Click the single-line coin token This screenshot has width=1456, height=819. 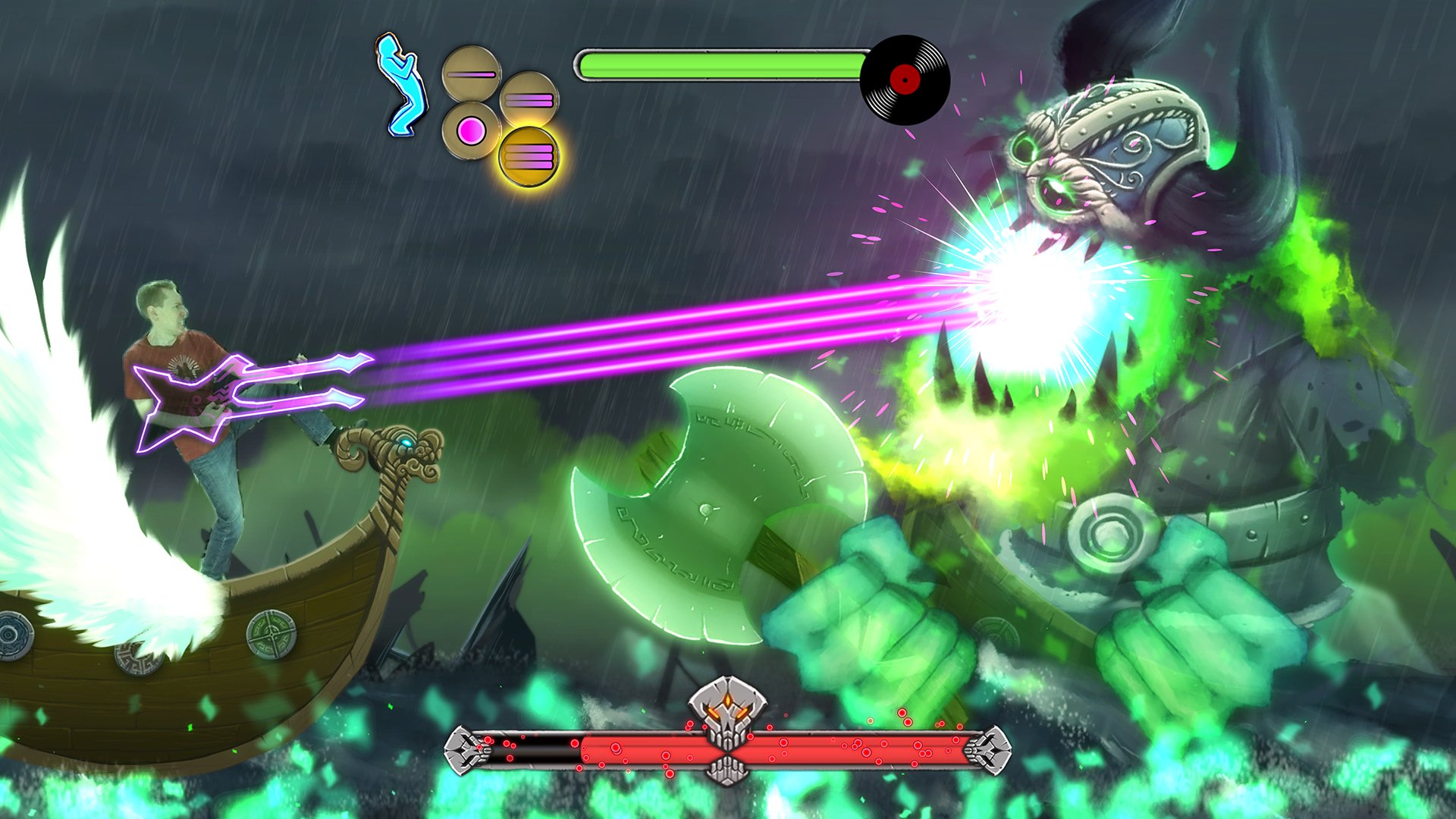469,74
